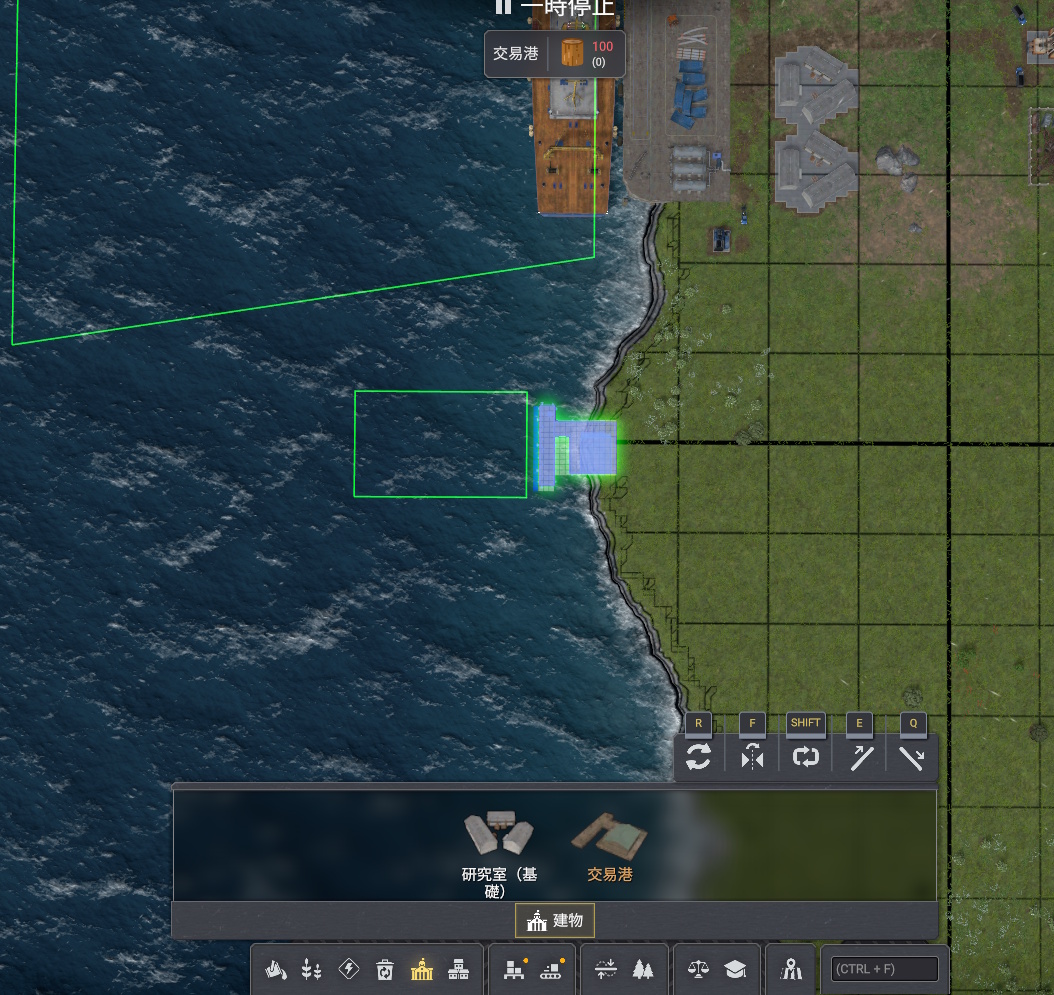
Task: Open the farming crops category
Action: coord(312,969)
